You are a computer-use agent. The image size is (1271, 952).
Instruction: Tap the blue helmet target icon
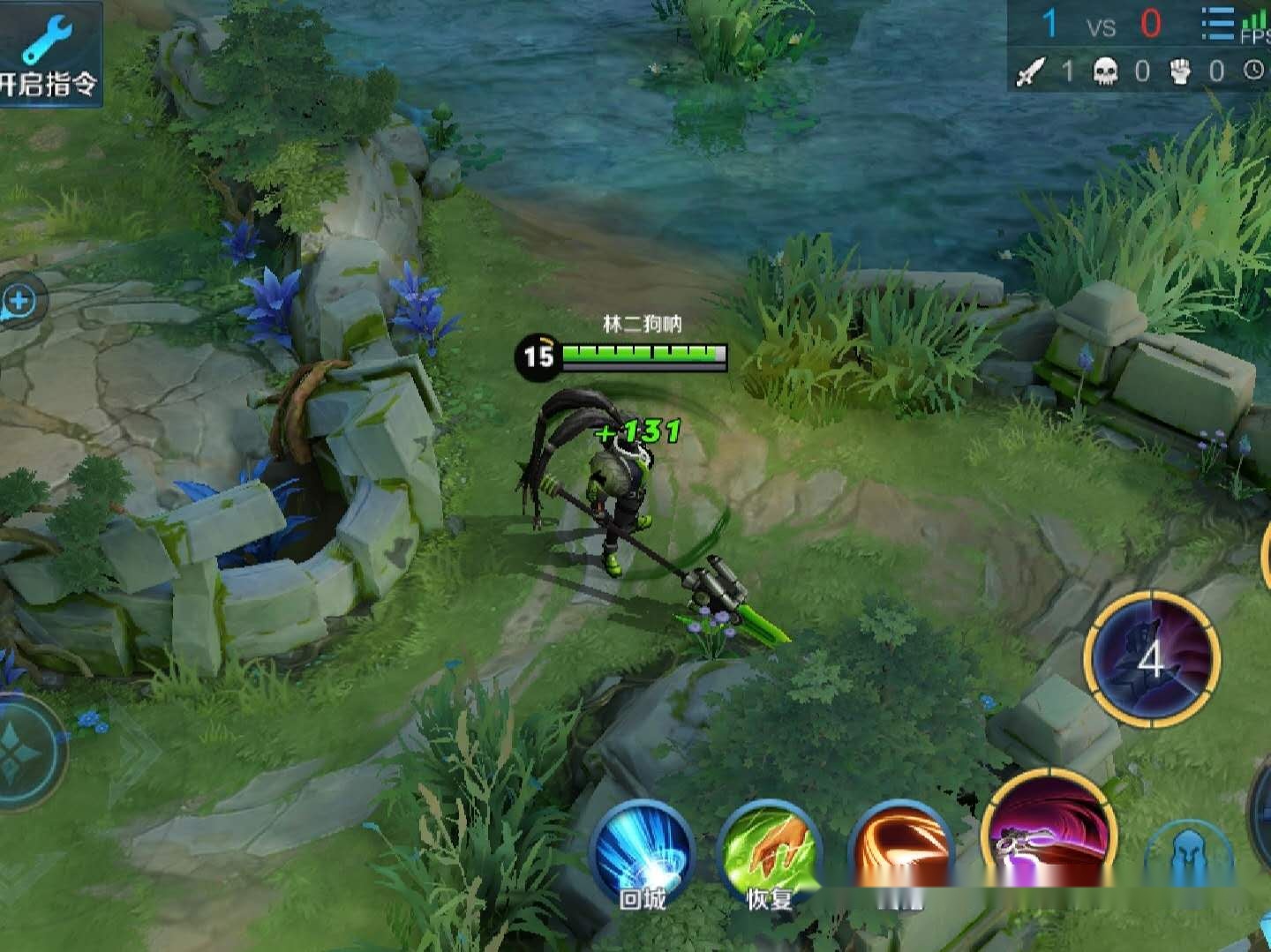pyautogui.click(x=1188, y=856)
